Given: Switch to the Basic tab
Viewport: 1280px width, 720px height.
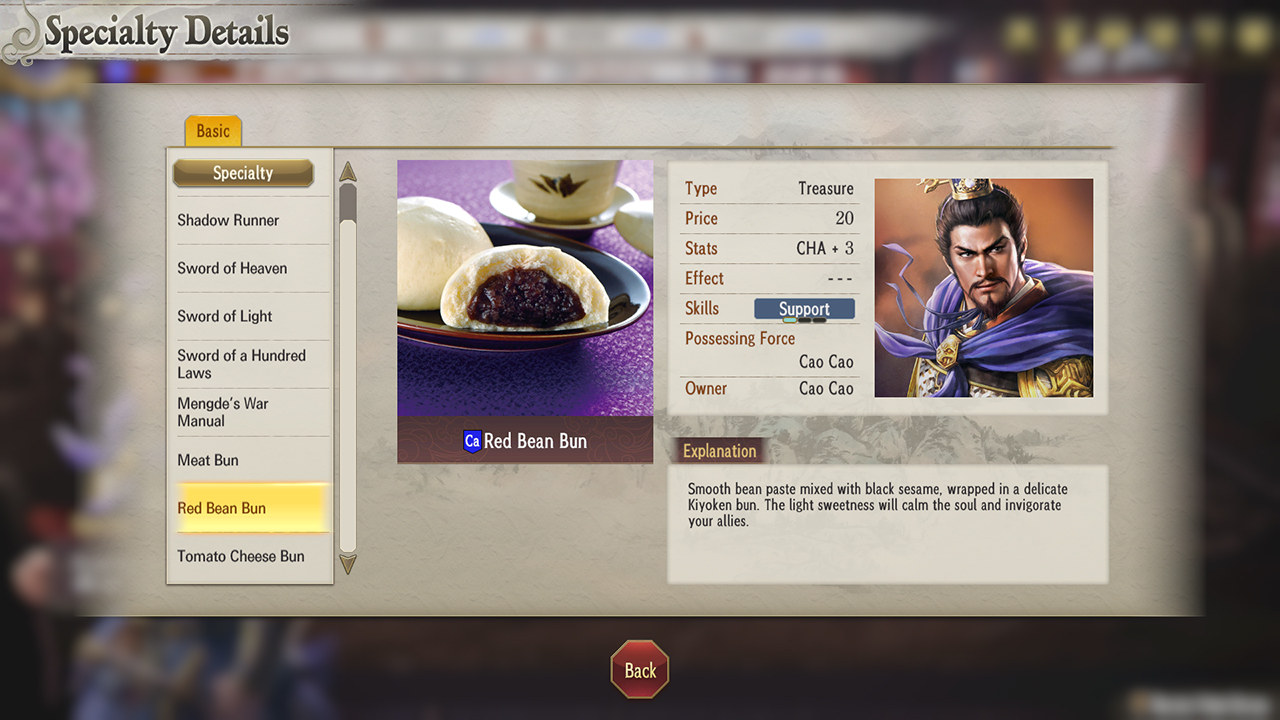Looking at the screenshot, I should 212,130.
